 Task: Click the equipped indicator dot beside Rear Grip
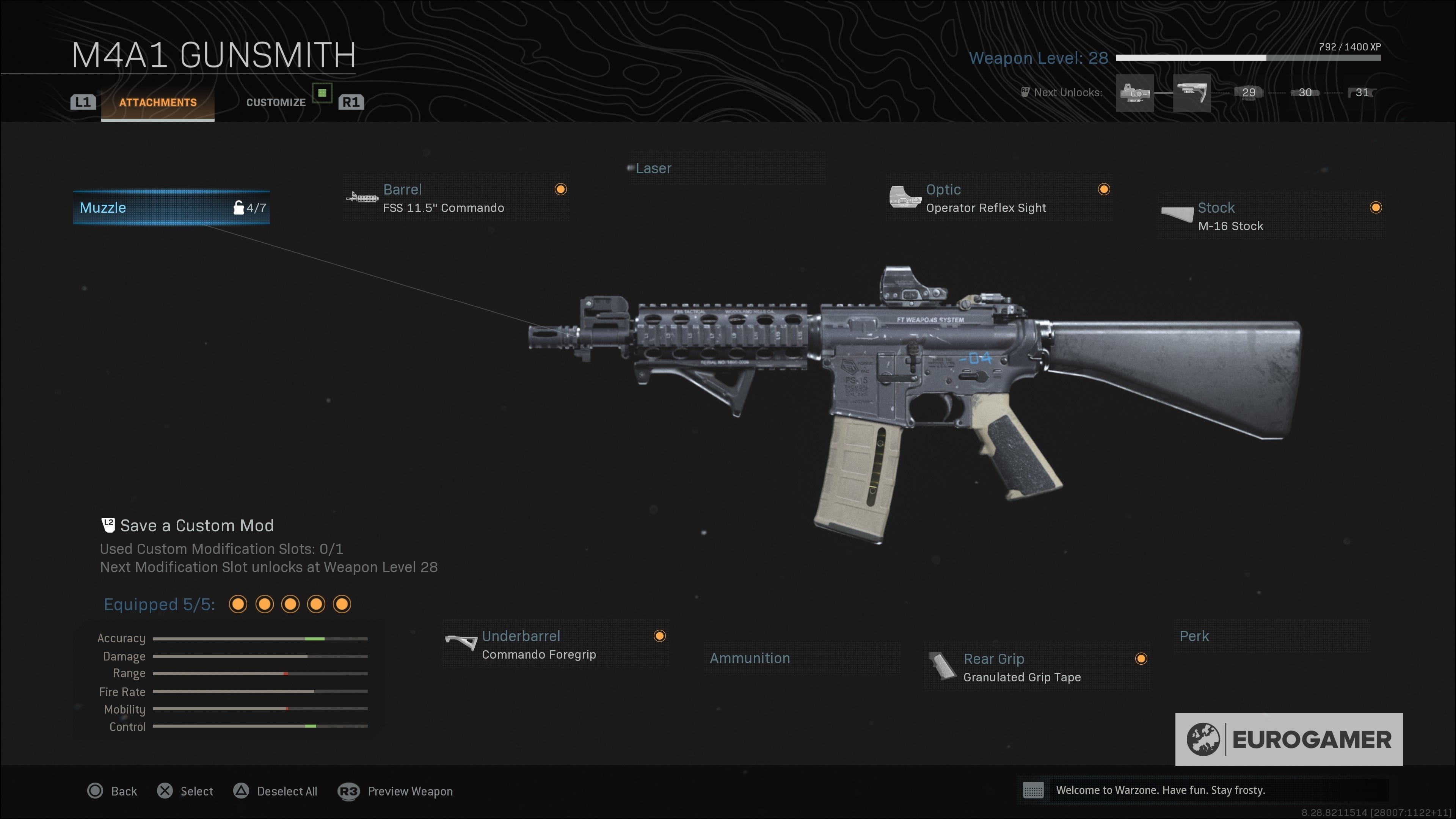(x=1141, y=659)
